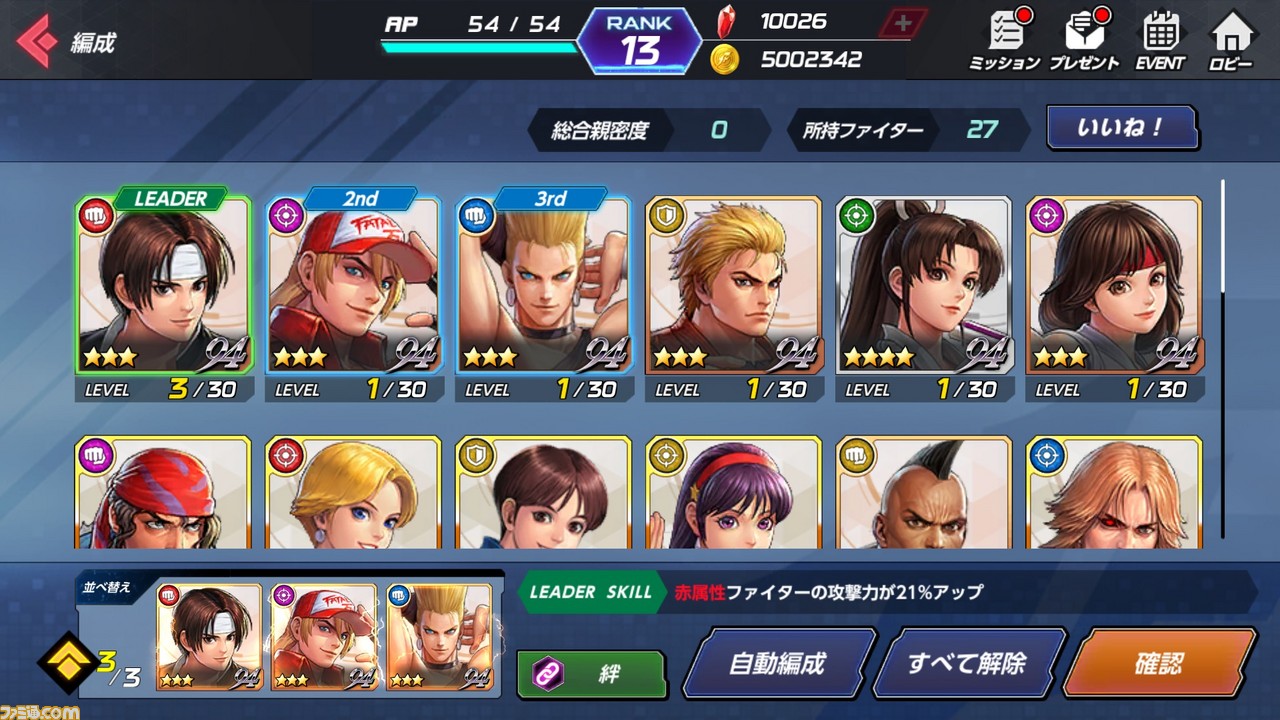Choose the four-star Mai fighter card
This screenshot has width=1280, height=720.
[x=923, y=290]
